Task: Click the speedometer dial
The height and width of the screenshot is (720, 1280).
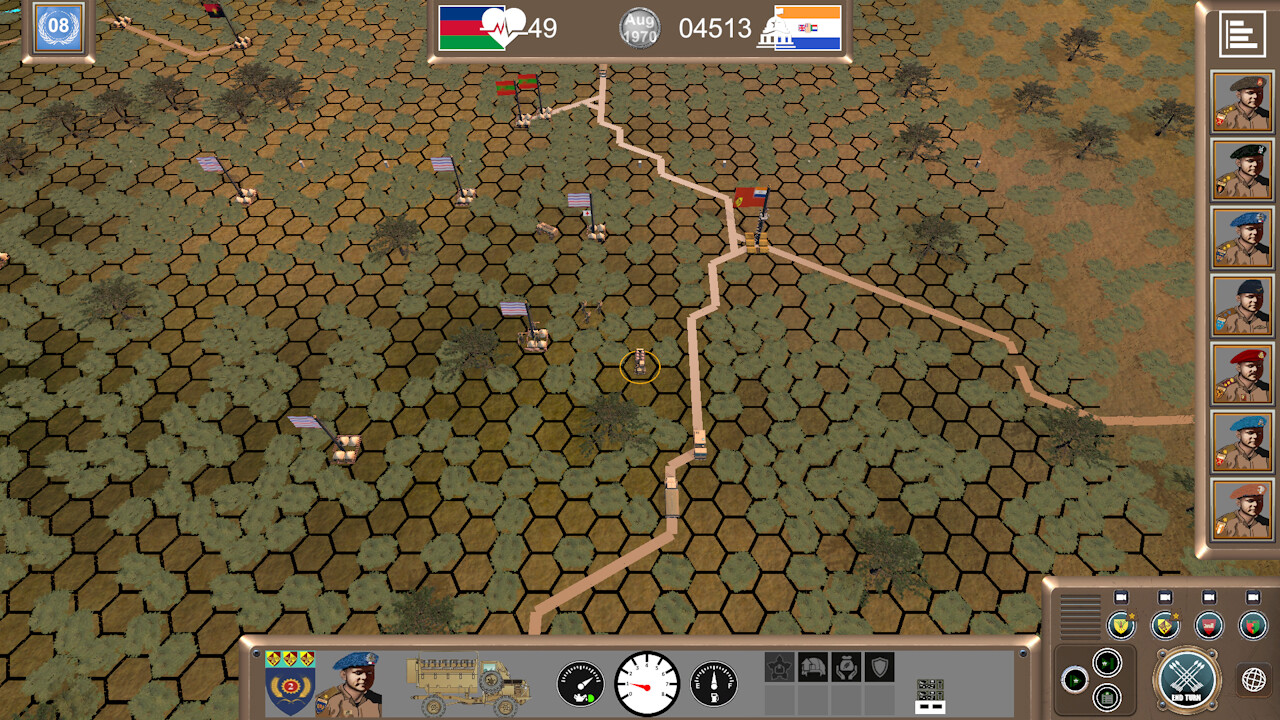Action: (x=648, y=684)
